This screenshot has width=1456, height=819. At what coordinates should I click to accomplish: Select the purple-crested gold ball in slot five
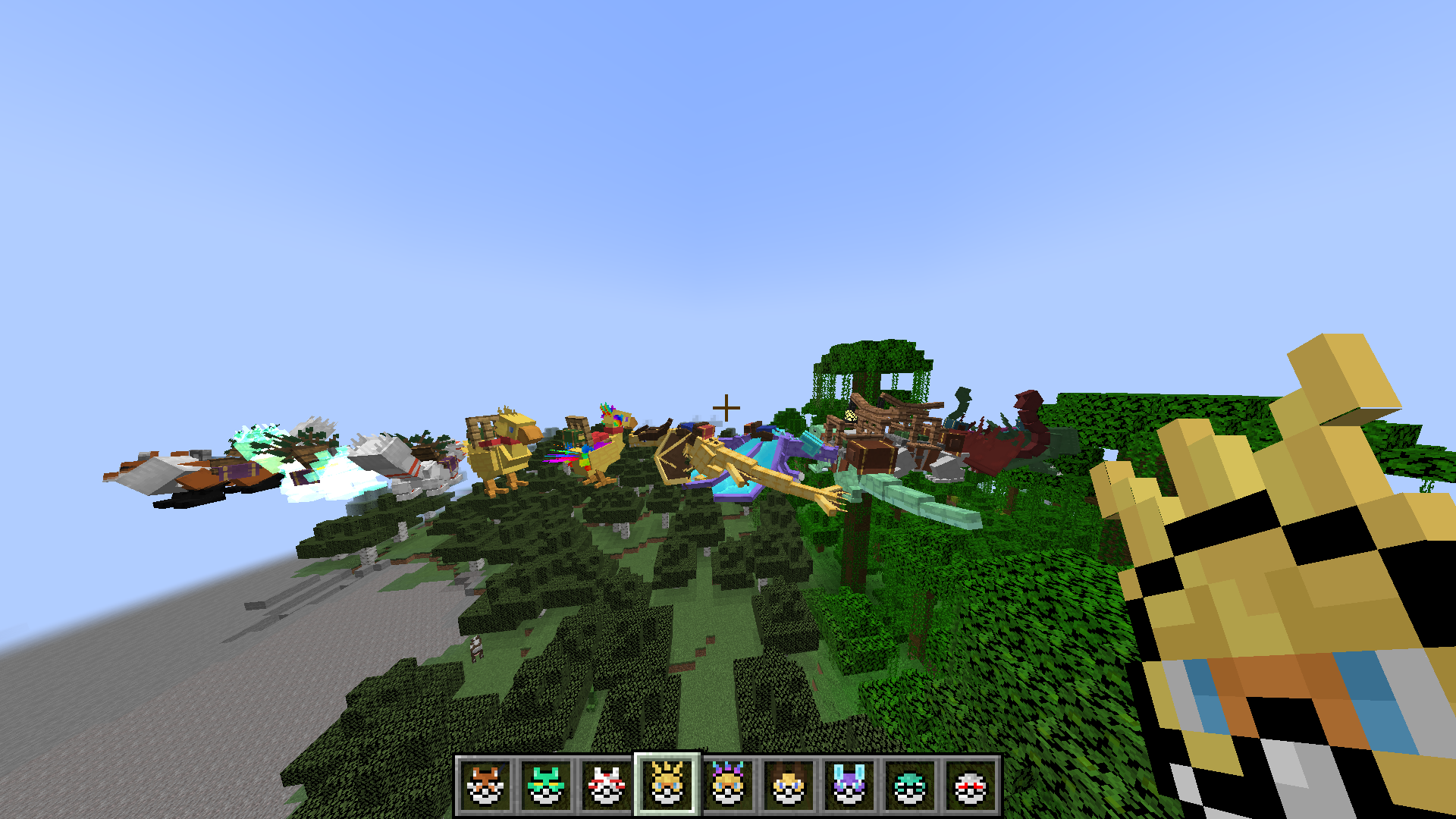730,789
